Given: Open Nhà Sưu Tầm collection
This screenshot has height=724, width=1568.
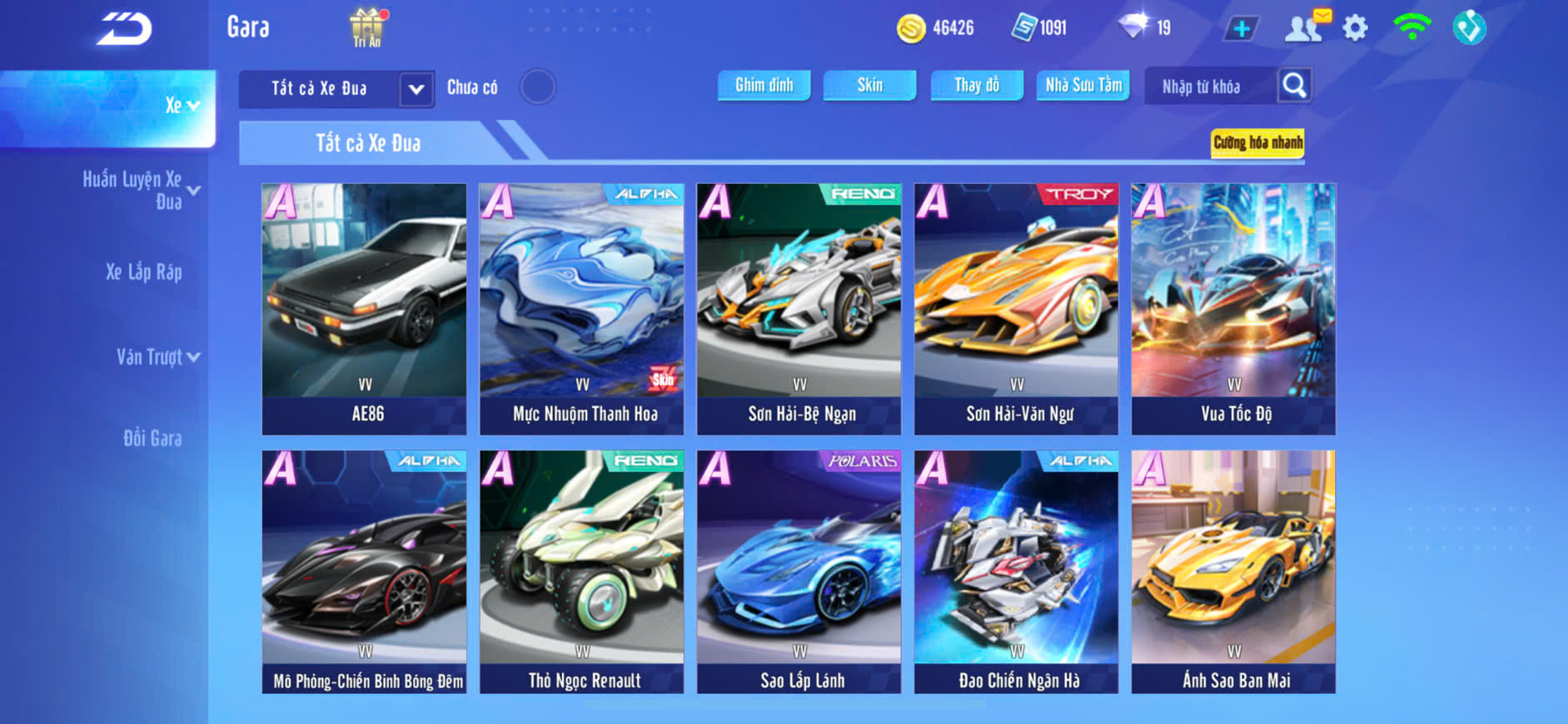Looking at the screenshot, I should [x=1083, y=85].
